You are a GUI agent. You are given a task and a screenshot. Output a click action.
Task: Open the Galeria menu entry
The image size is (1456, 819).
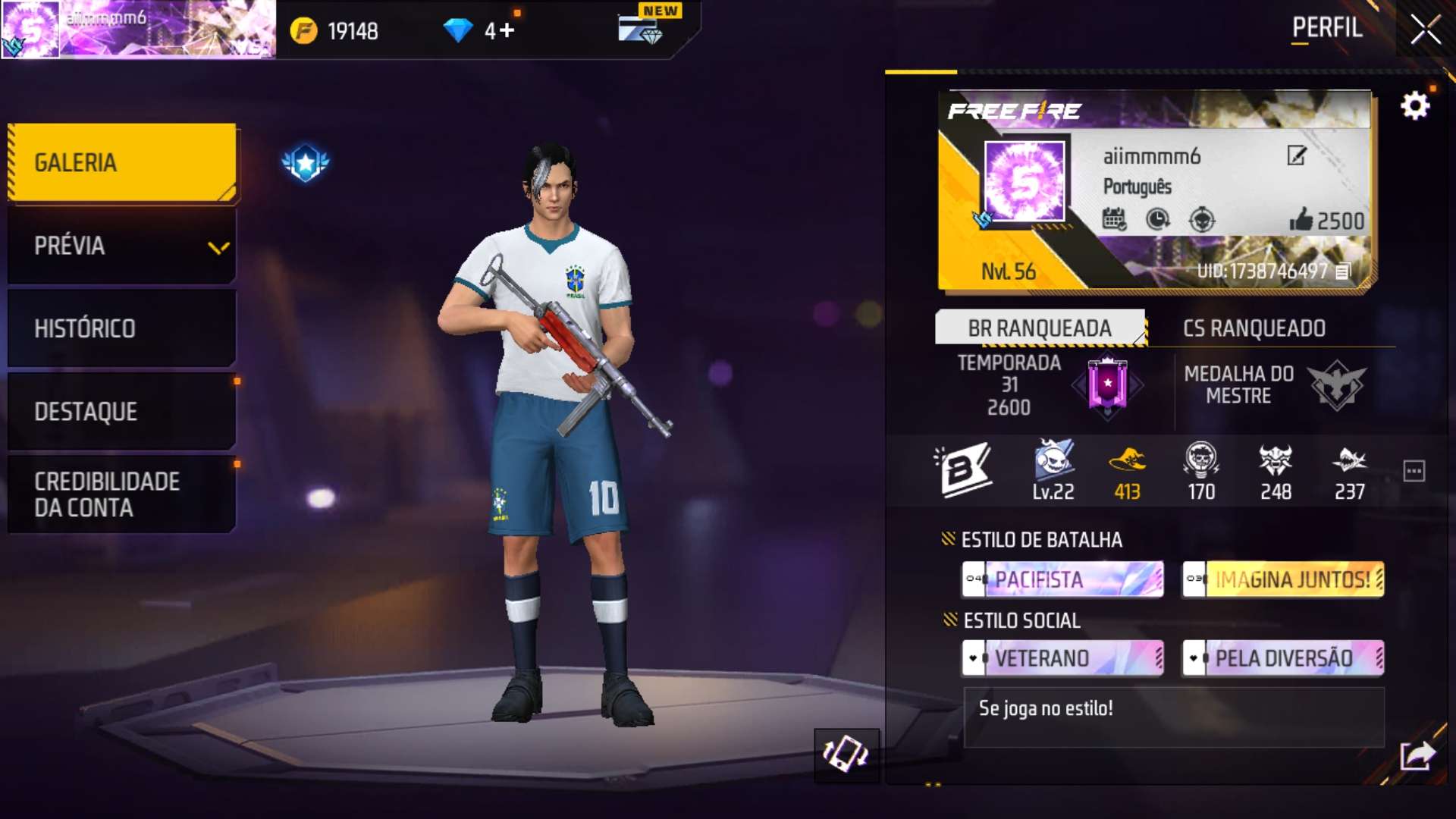[x=122, y=163]
